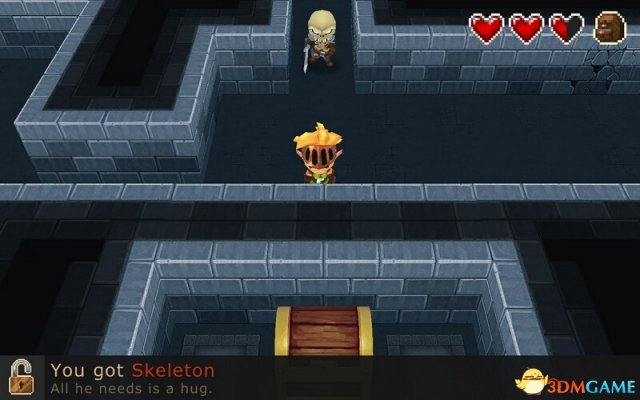Open the brown backpack inventory icon

point(609,29)
